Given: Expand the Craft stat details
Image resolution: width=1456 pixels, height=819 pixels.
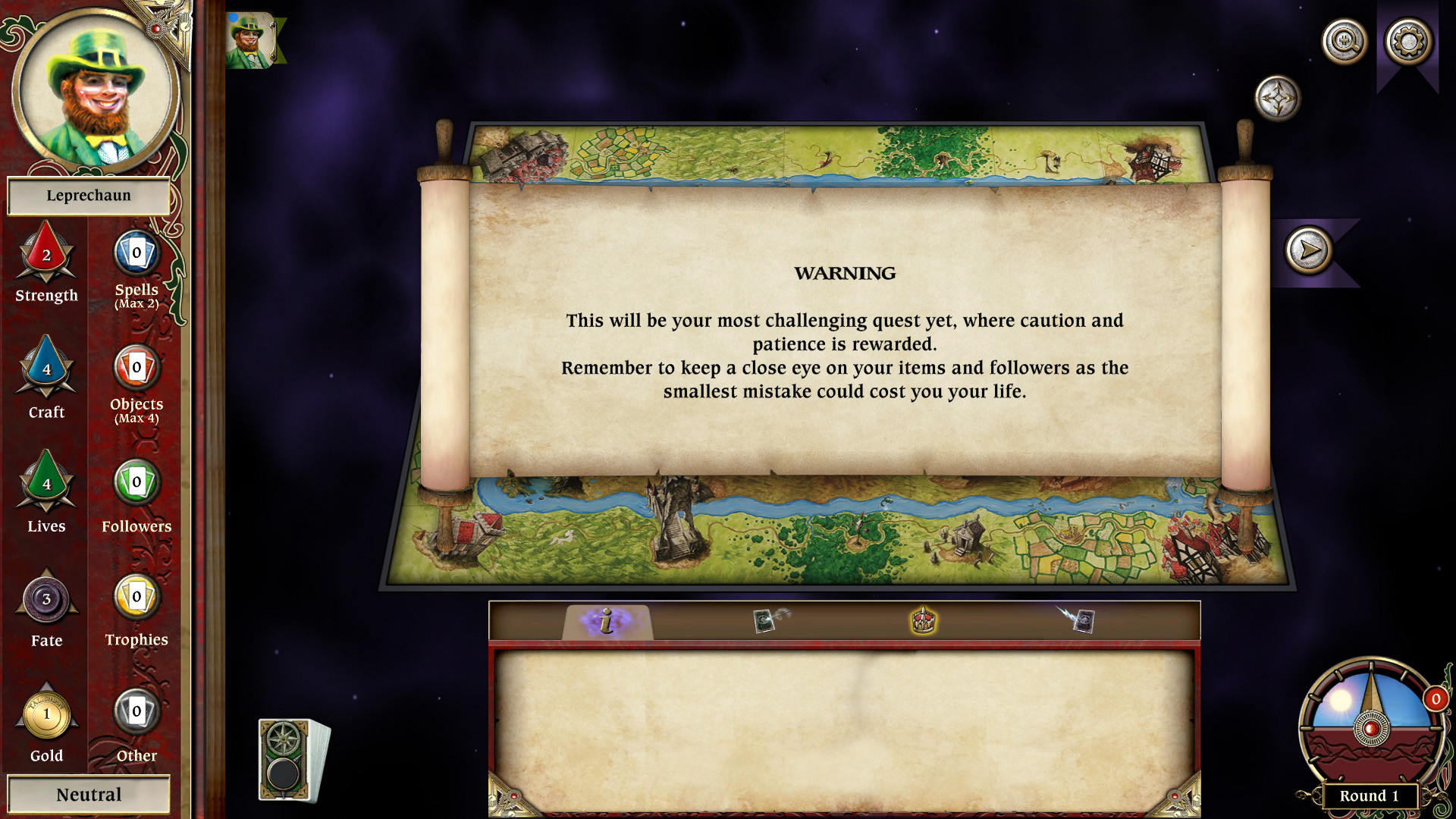Looking at the screenshot, I should pos(45,372).
